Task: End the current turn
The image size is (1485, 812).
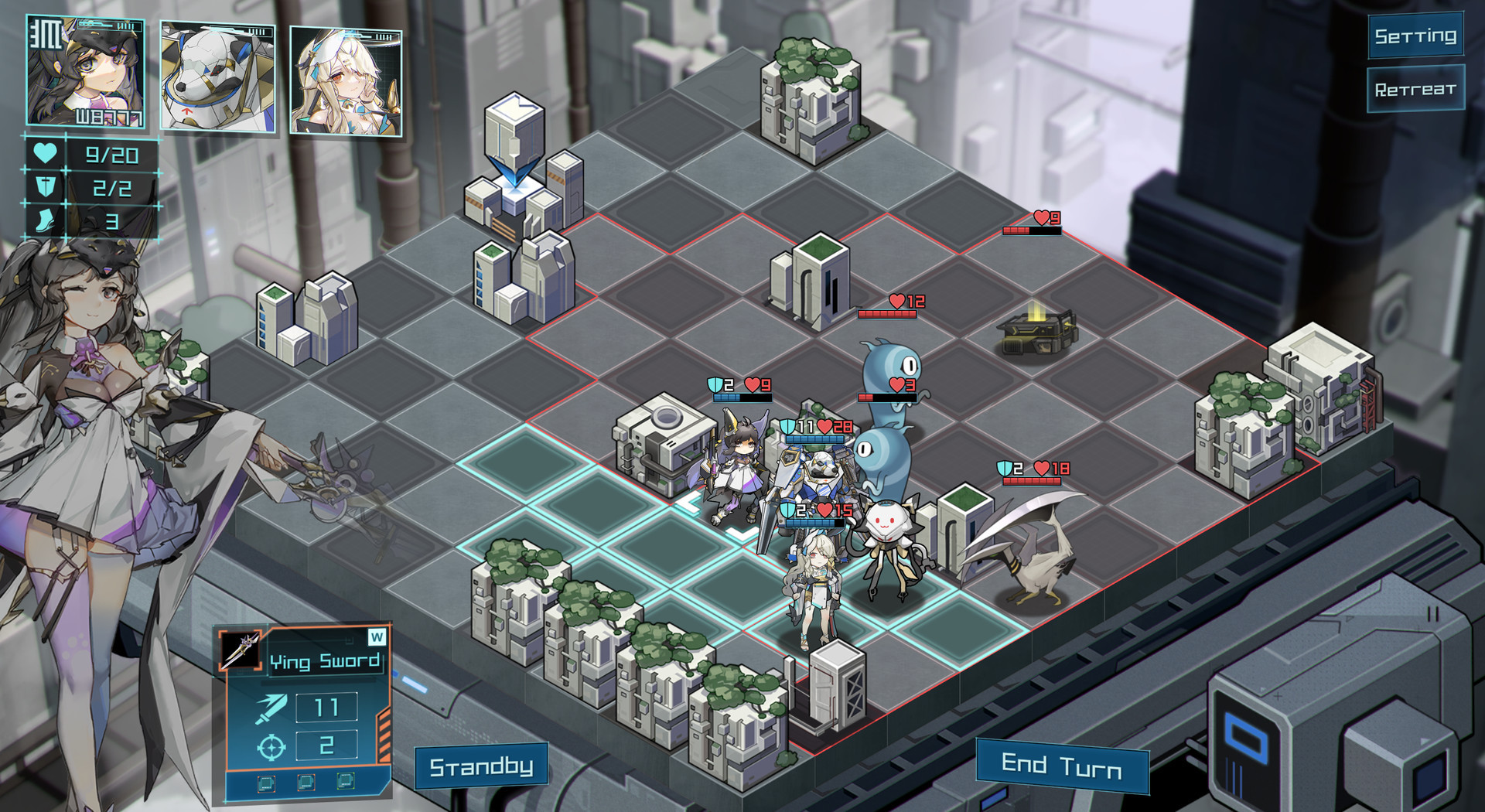Action: [1062, 766]
